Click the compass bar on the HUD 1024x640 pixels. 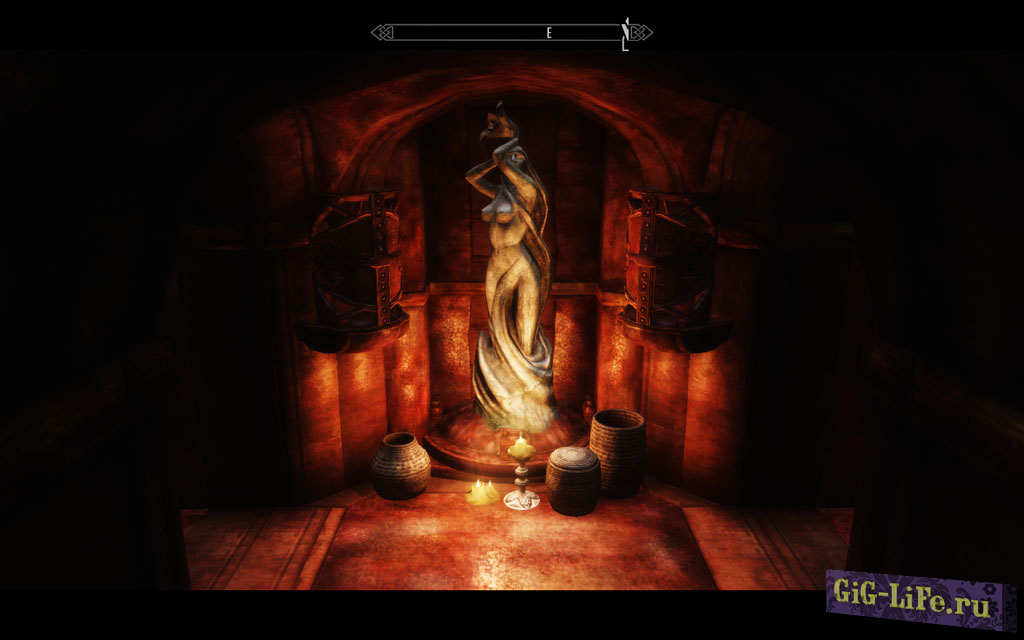(x=511, y=33)
